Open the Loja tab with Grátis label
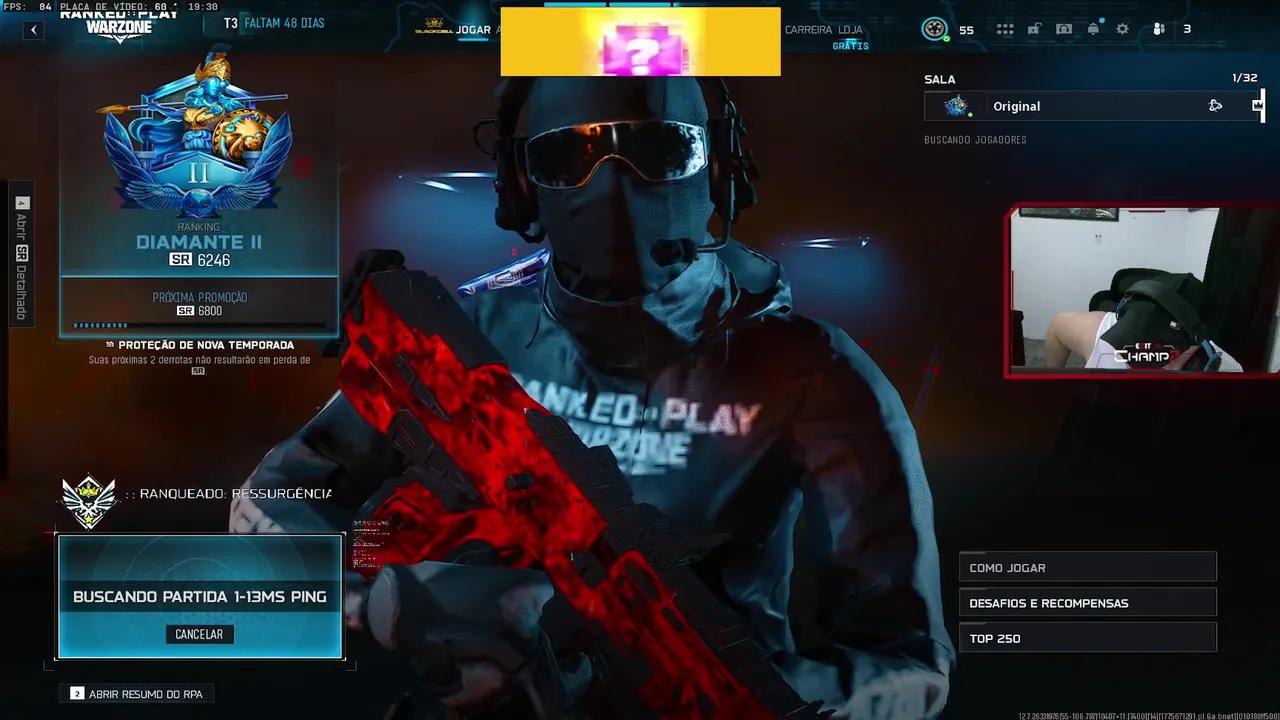 click(x=849, y=30)
